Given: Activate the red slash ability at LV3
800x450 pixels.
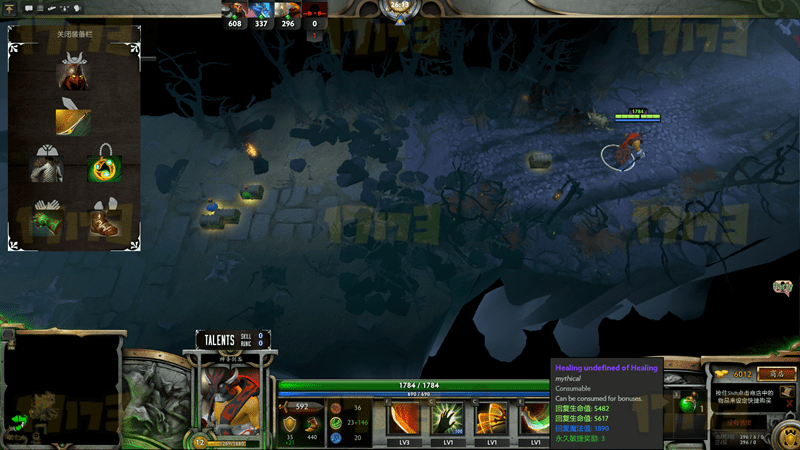Looking at the screenshot, I should tap(405, 419).
